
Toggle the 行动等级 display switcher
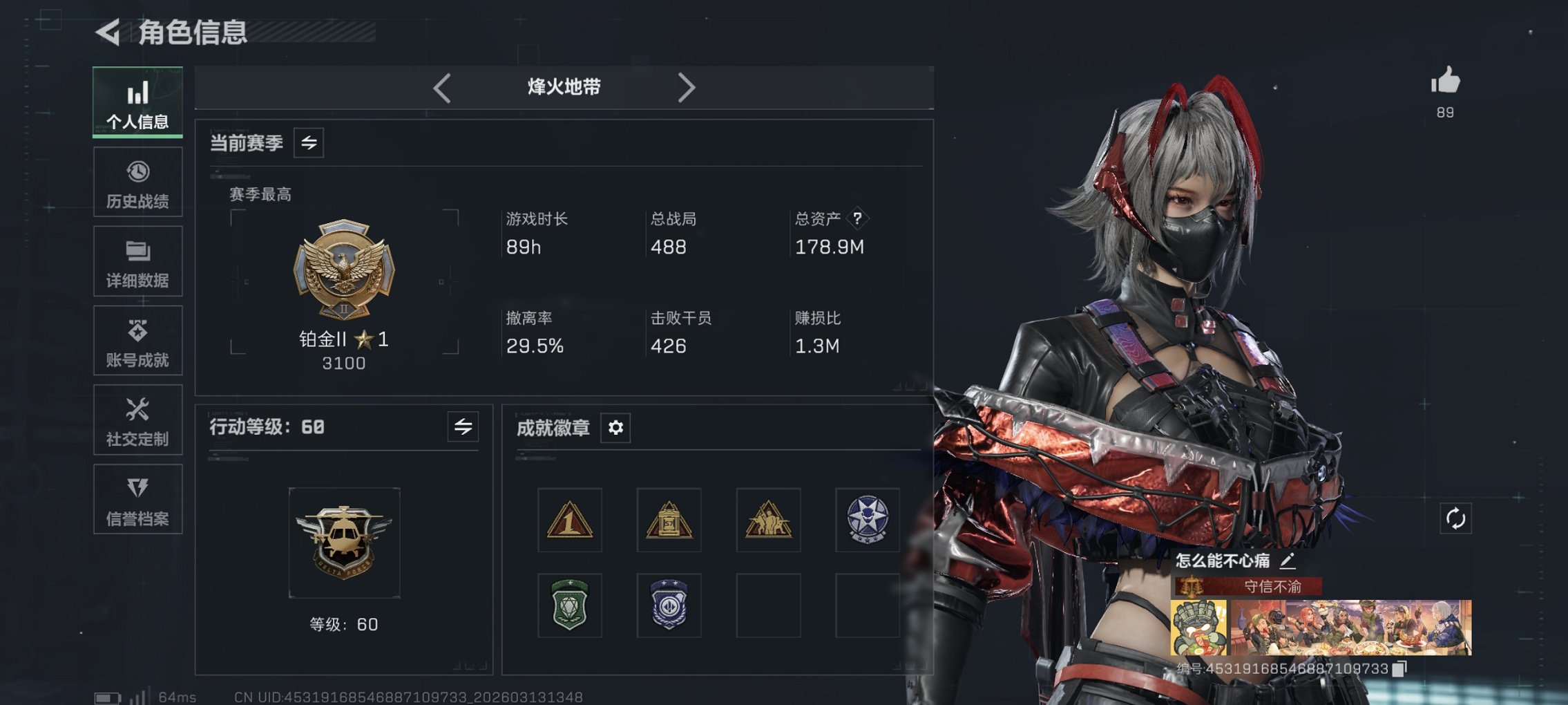pos(462,427)
